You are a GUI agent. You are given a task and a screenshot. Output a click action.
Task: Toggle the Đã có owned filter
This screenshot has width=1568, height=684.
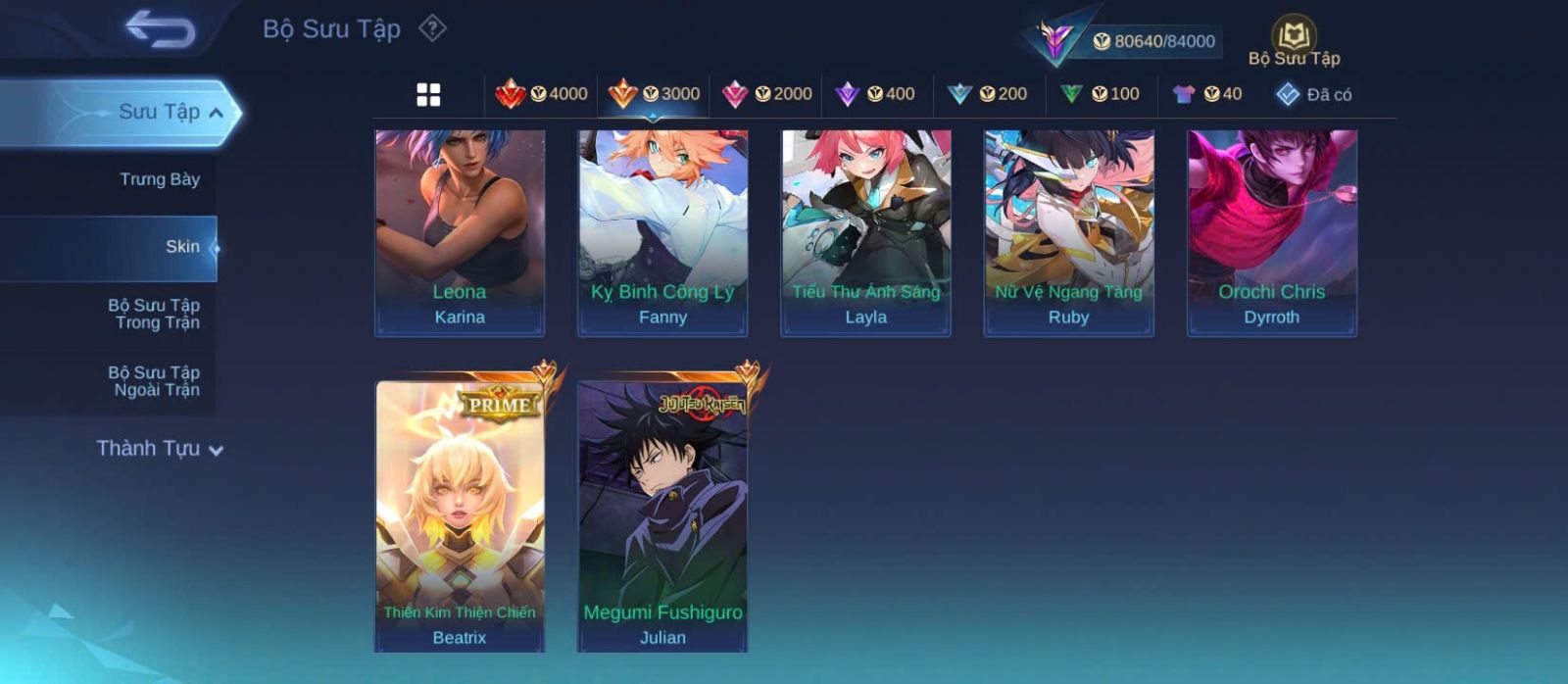coord(1314,95)
